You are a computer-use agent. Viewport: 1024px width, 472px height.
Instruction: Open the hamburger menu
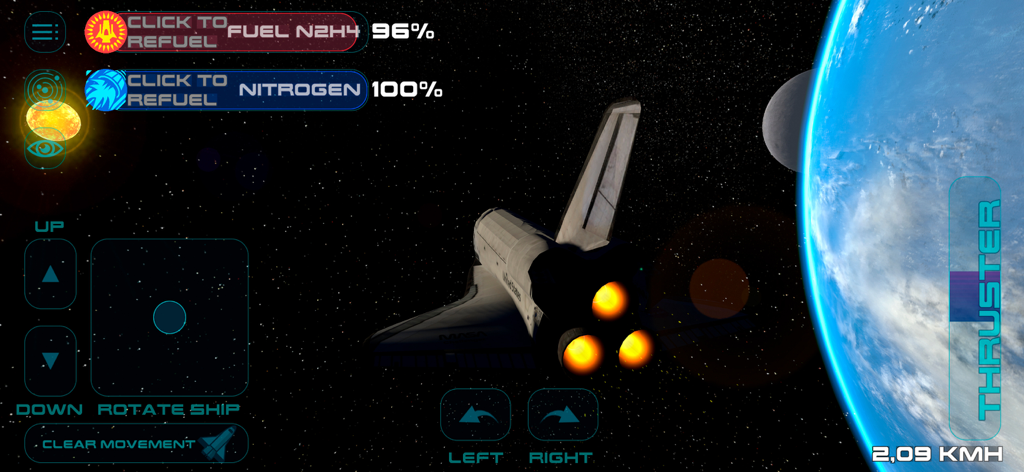coord(42,32)
